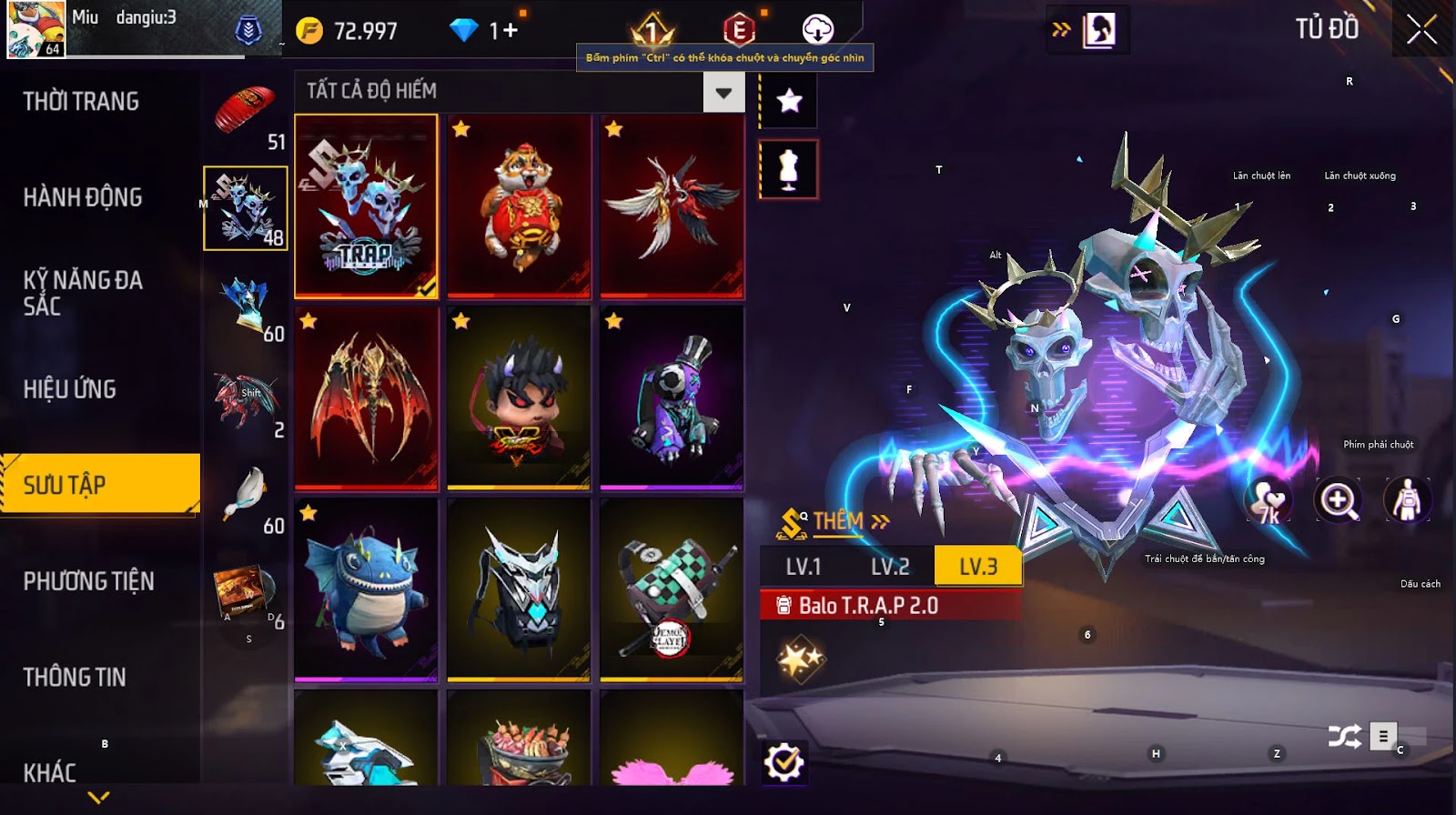Open the mannequin preview button
This screenshot has height=815, width=1456.
pyautogui.click(x=788, y=169)
